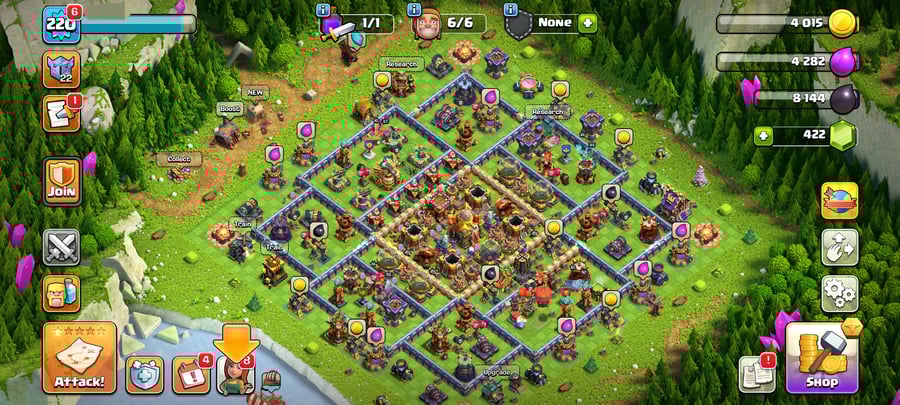The height and width of the screenshot is (405, 900).
Task: Open the red notification icon showing 4
Action: point(190,374)
